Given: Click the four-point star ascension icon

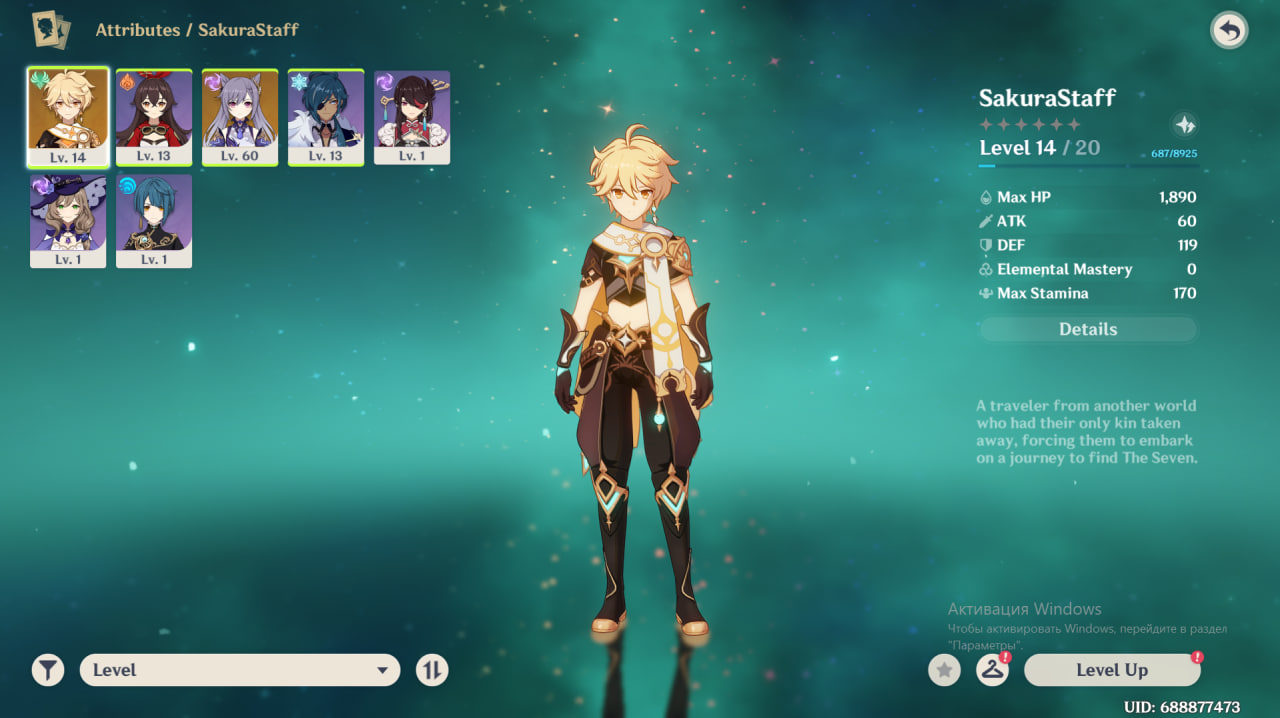Looking at the screenshot, I should pos(1185,125).
